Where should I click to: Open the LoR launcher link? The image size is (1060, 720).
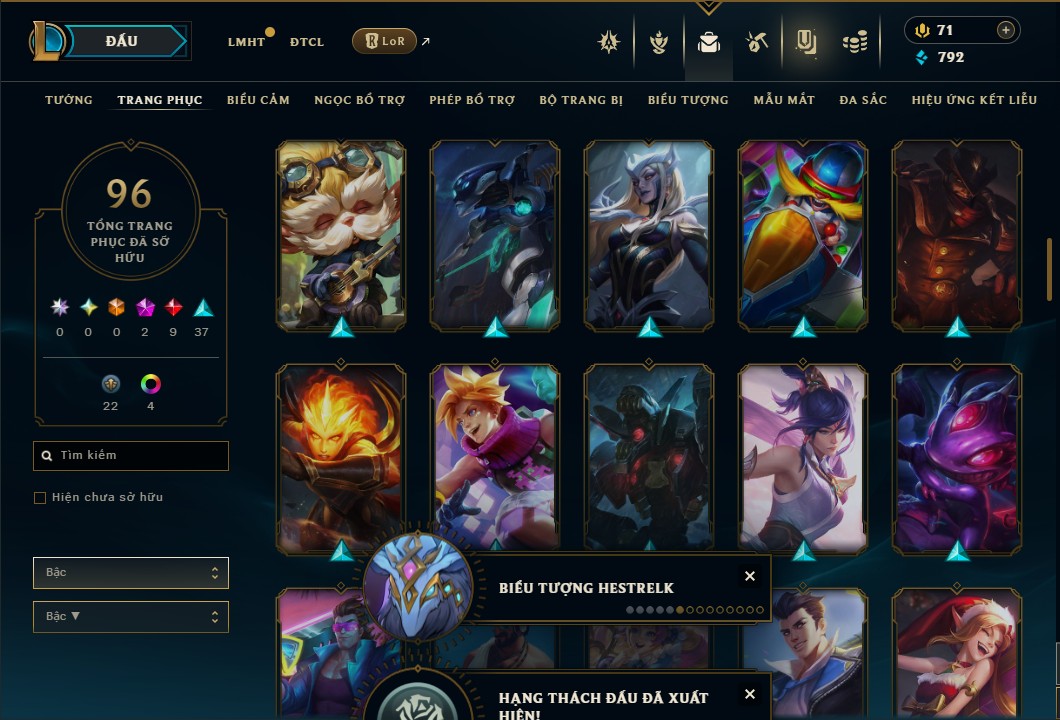coord(385,41)
